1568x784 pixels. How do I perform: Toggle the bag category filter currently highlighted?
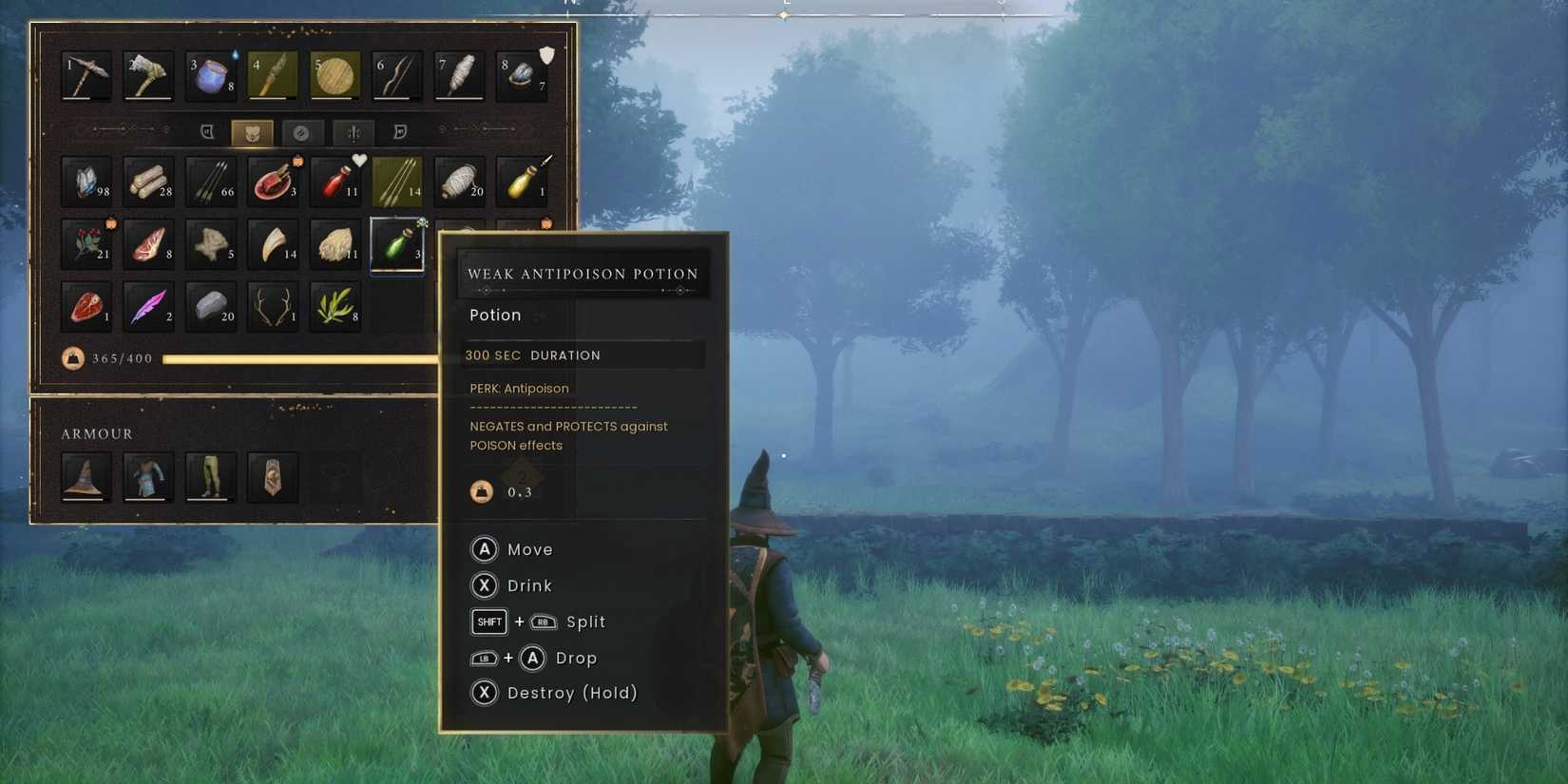click(251, 132)
